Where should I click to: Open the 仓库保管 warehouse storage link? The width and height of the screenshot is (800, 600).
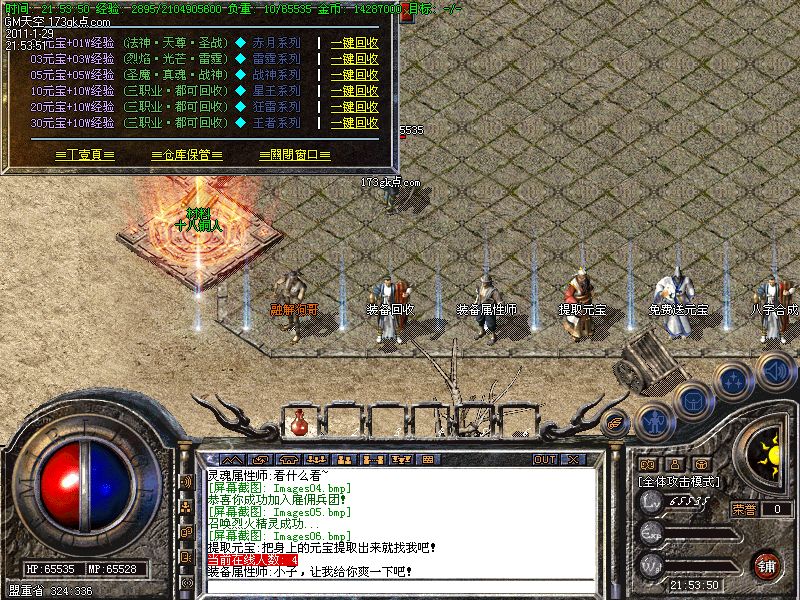186,156
